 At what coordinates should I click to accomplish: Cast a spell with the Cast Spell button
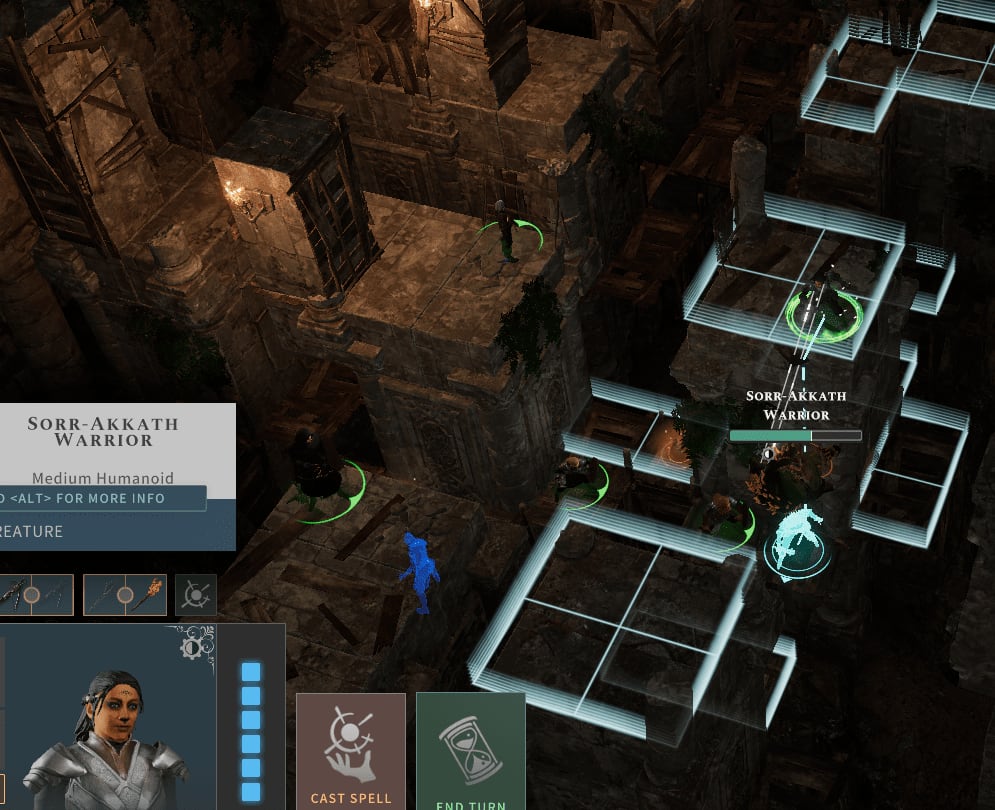[350, 750]
